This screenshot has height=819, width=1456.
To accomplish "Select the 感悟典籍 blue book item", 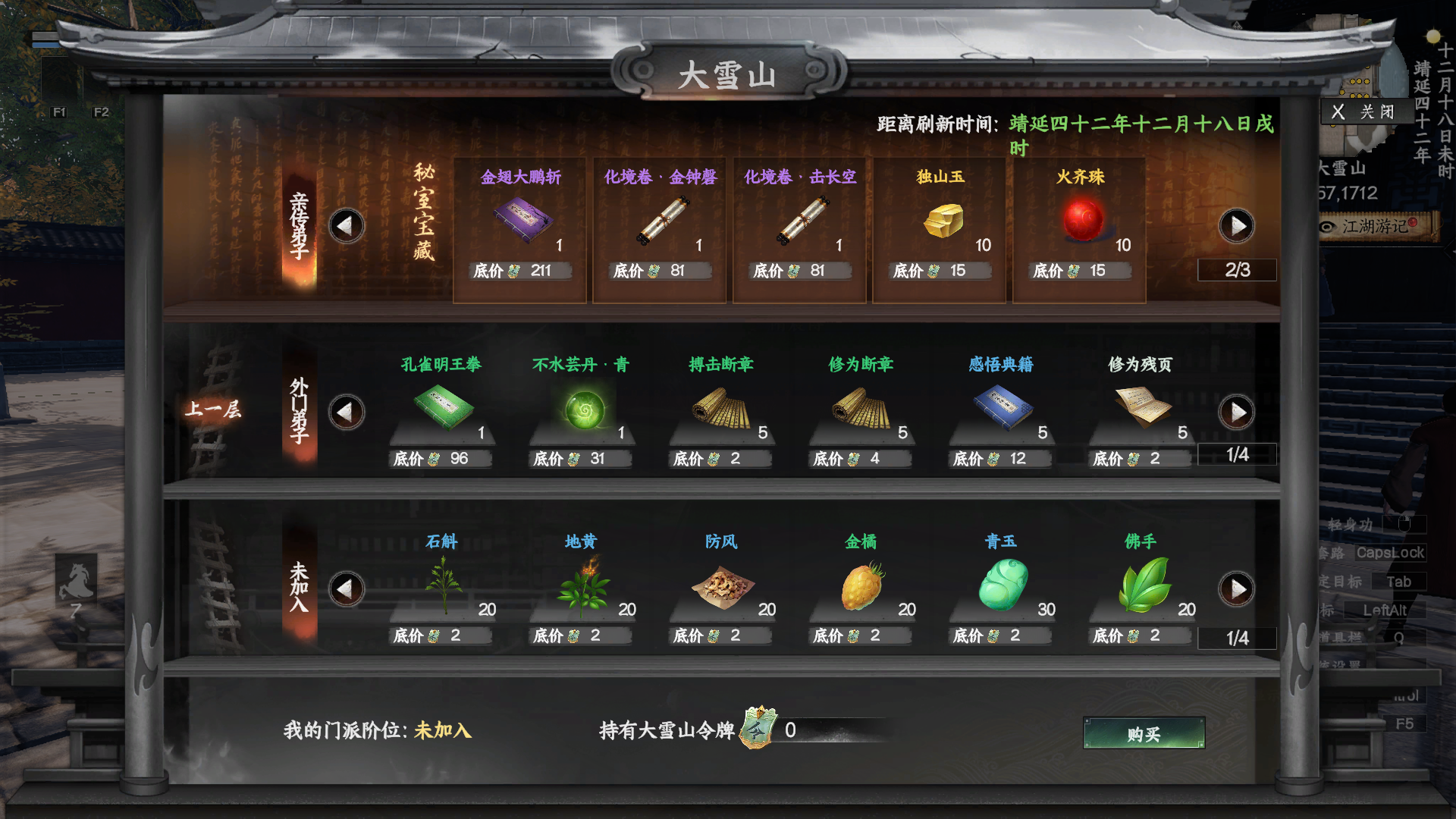I will coord(1001,406).
